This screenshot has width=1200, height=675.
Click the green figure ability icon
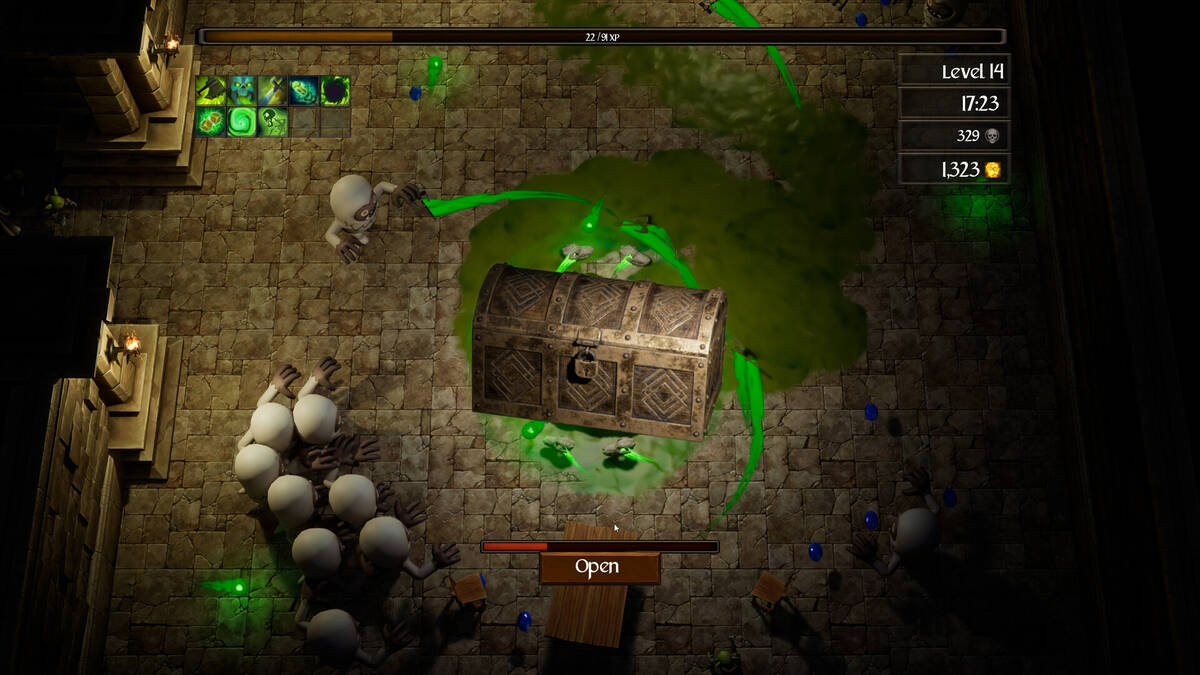point(272,121)
